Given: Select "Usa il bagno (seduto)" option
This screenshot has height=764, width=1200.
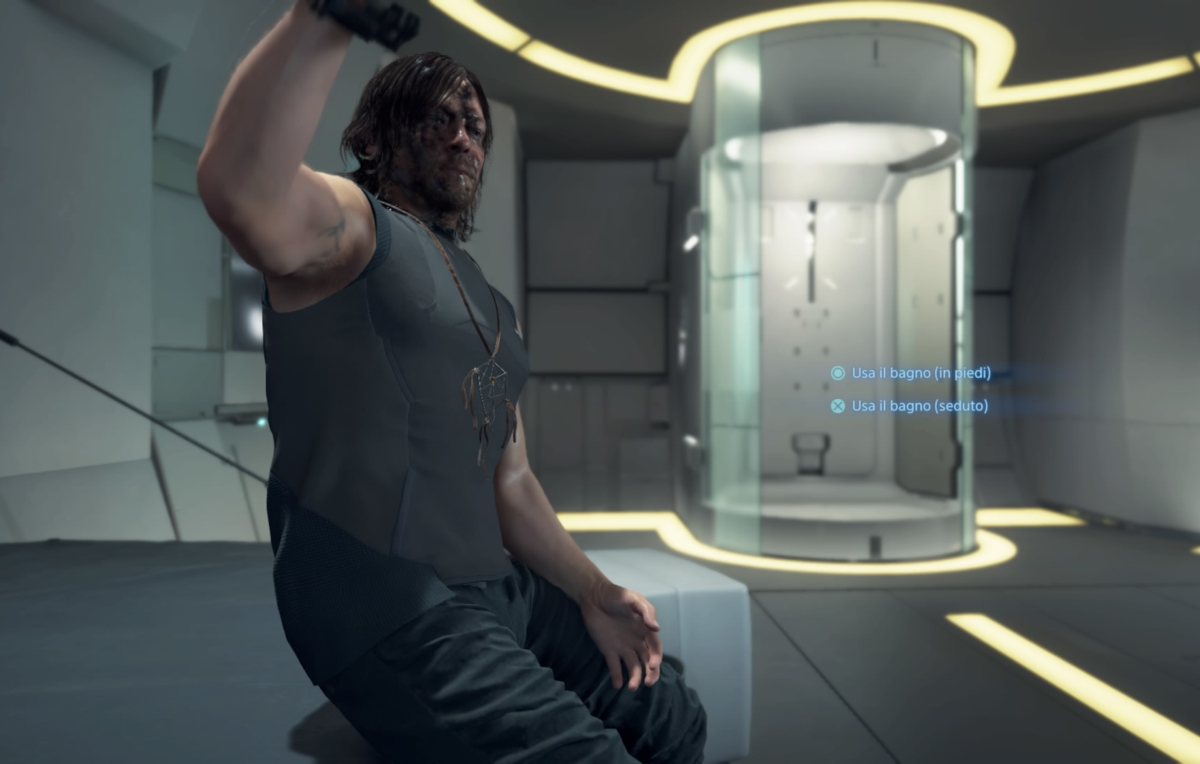Looking at the screenshot, I should (x=919, y=406).
